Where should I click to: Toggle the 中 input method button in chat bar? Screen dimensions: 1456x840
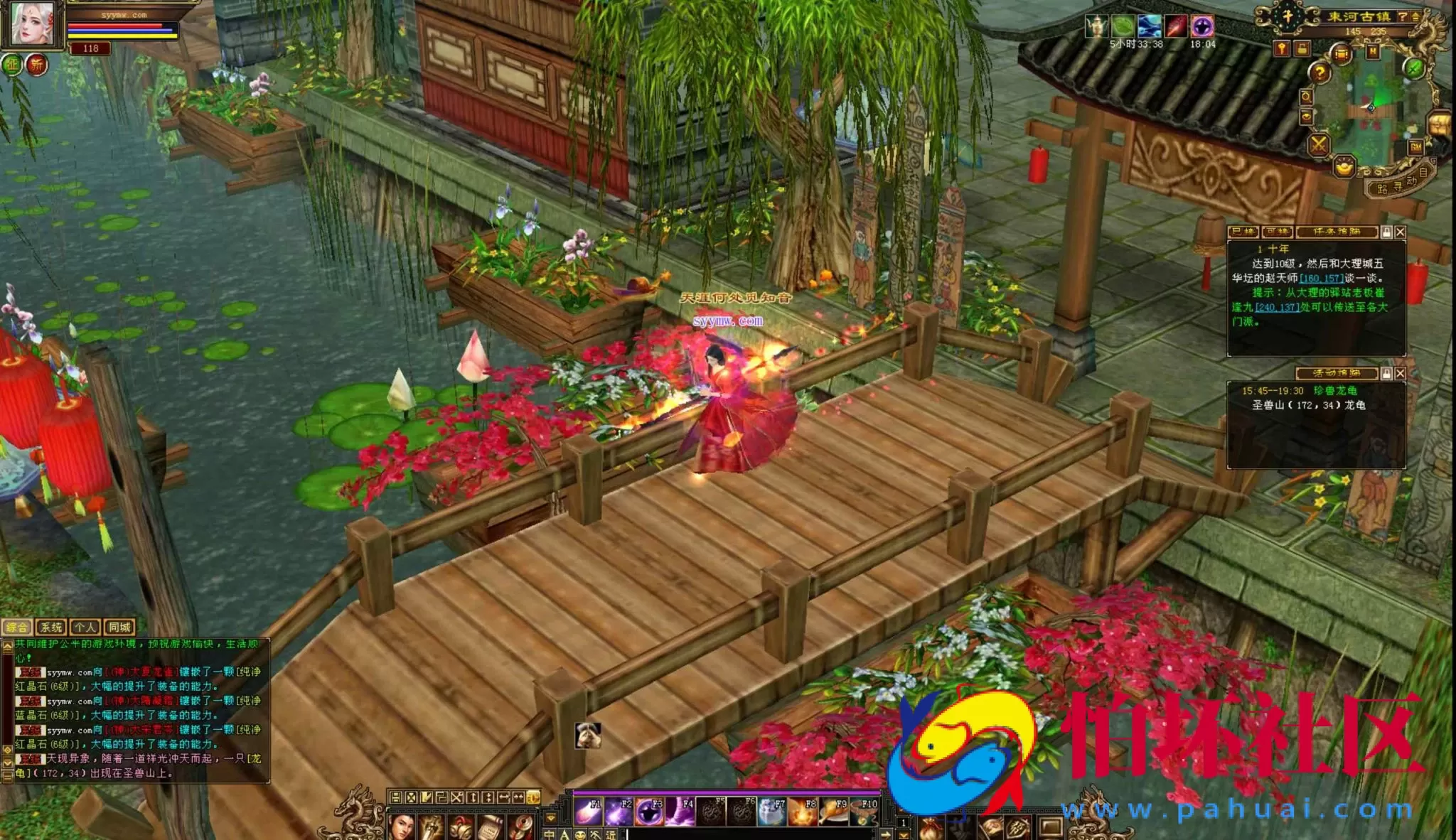tap(550, 835)
